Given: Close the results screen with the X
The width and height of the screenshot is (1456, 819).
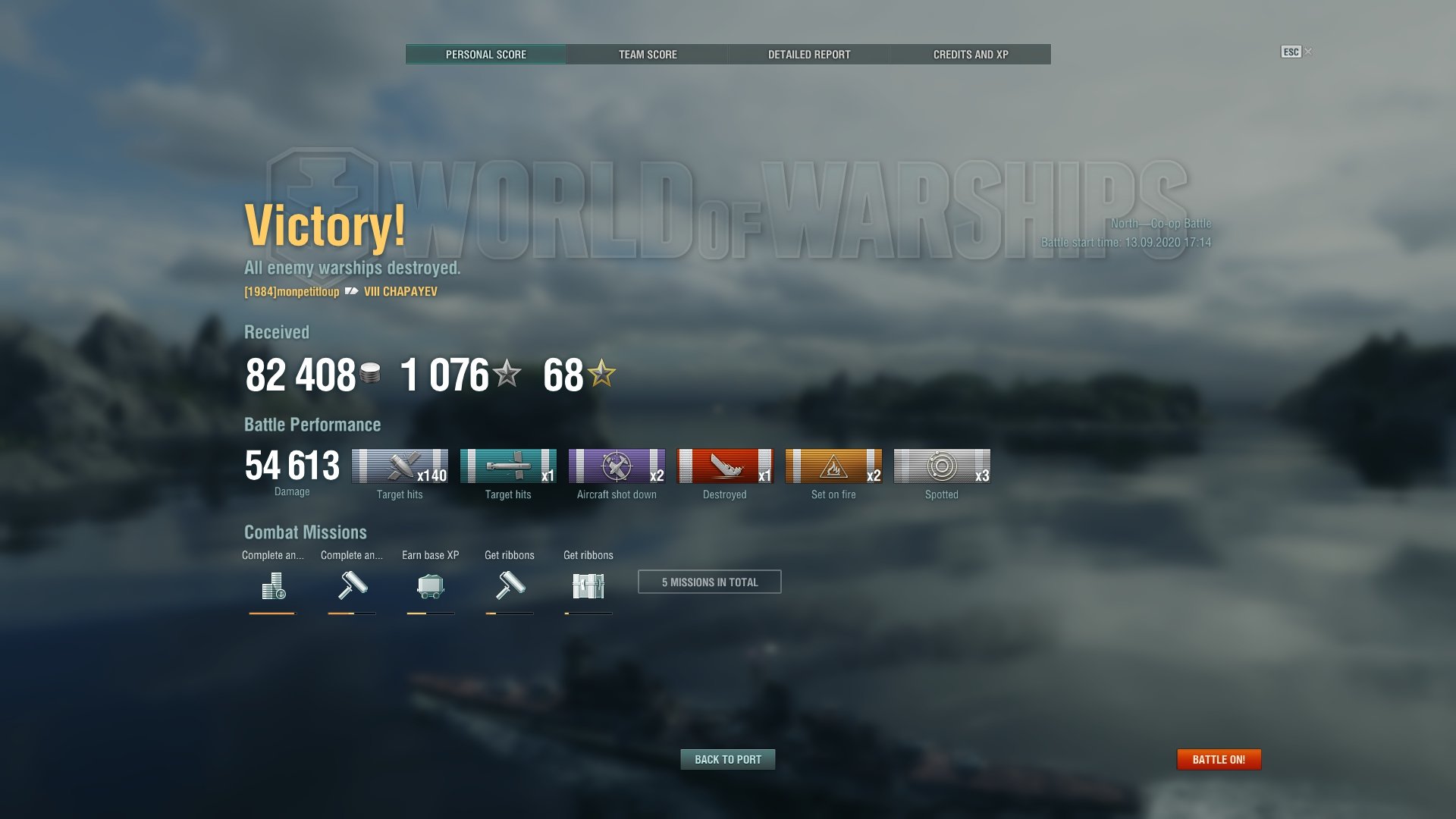Looking at the screenshot, I should 1308,52.
